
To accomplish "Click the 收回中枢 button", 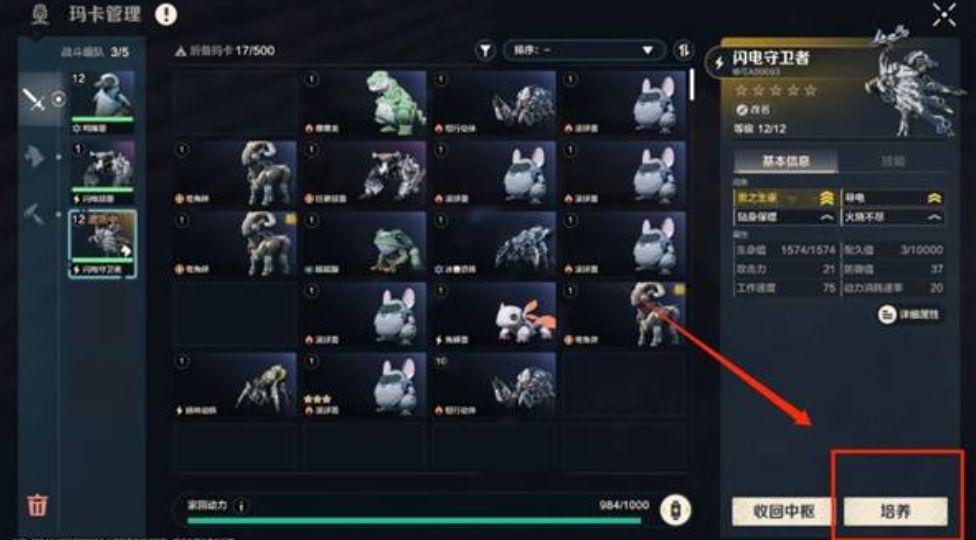I will click(781, 511).
